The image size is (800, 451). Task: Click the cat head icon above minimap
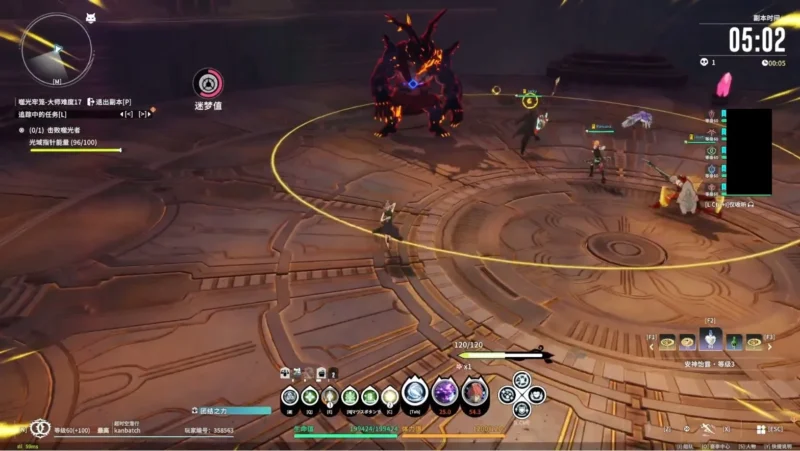pyautogui.click(x=91, y=18)
